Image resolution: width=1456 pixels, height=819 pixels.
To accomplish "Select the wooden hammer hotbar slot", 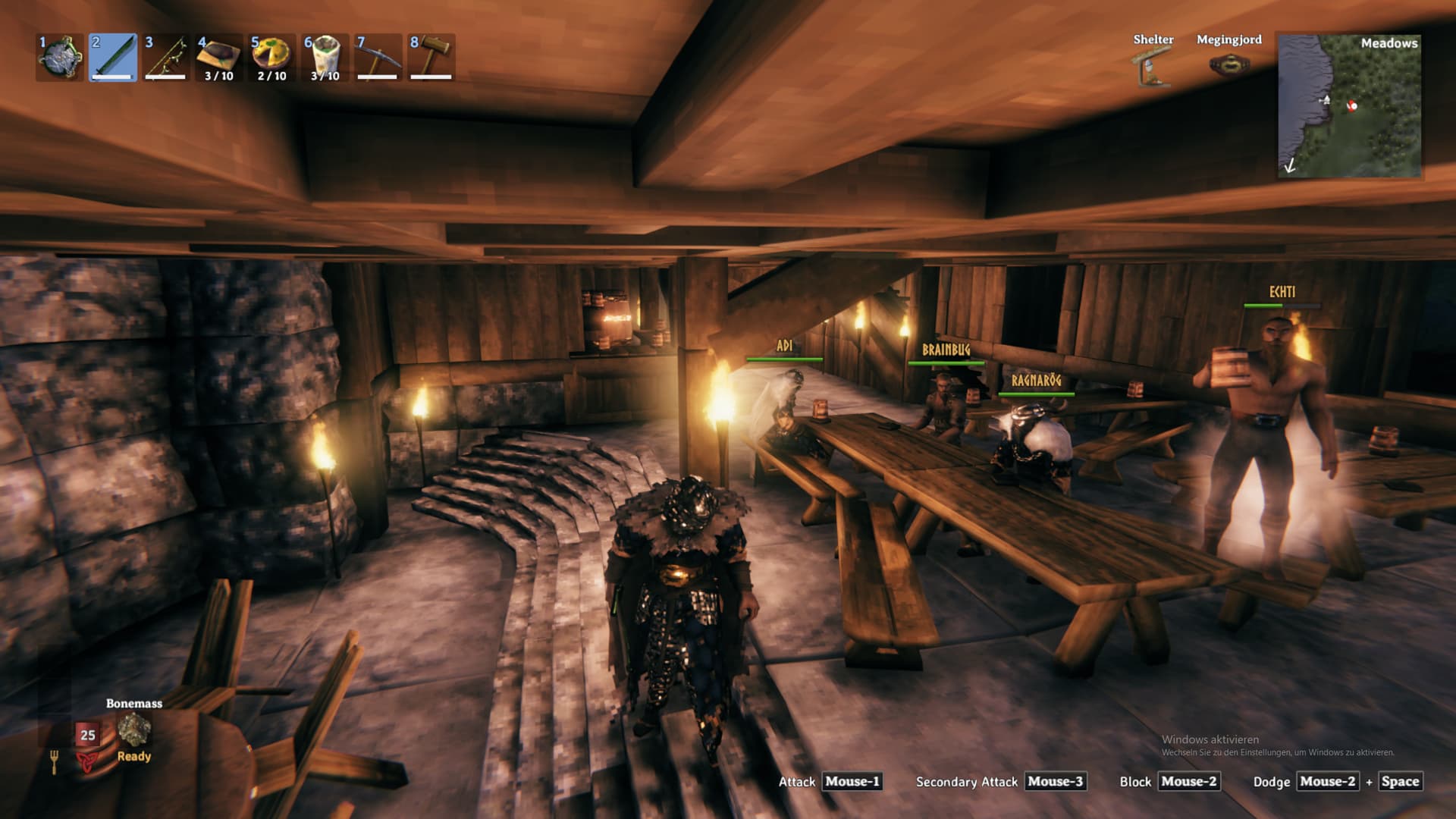I will pos(431,58).
